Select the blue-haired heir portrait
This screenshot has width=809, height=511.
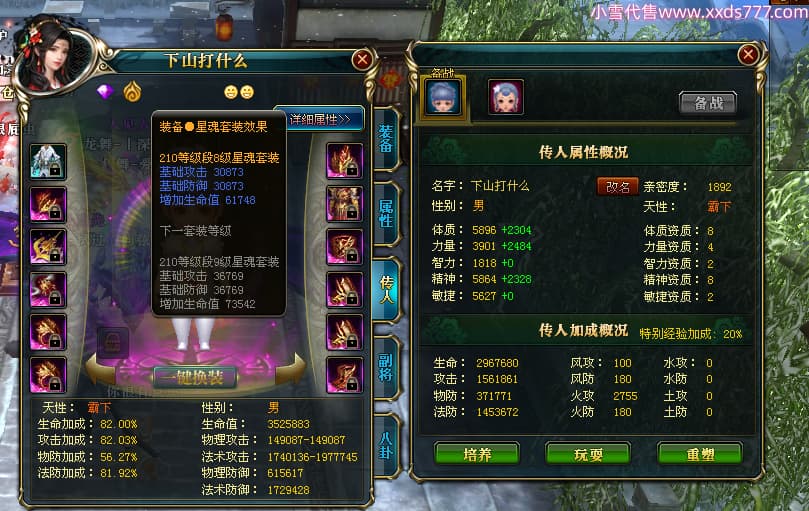pos(445,97)
